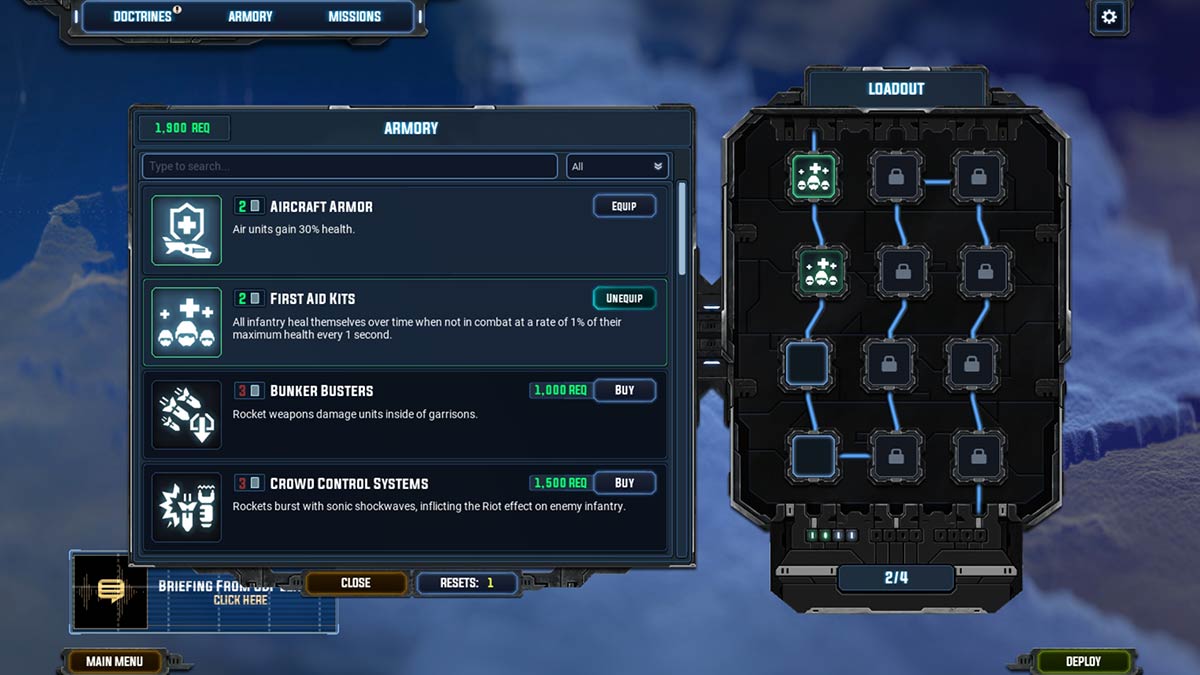1200x675 pixels.
Task: Equip the Aircraft Armor upgrade
Action: (624, 206)
